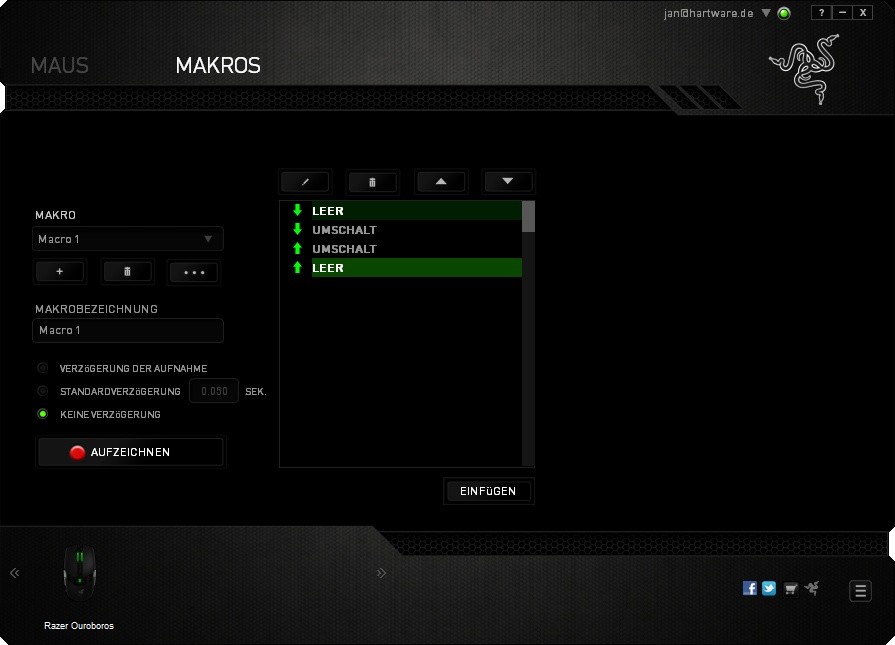Open the Macro 1 dropdown
This screenshot has height=645, width=895.
pyautogui.click(x=127, y=239)
